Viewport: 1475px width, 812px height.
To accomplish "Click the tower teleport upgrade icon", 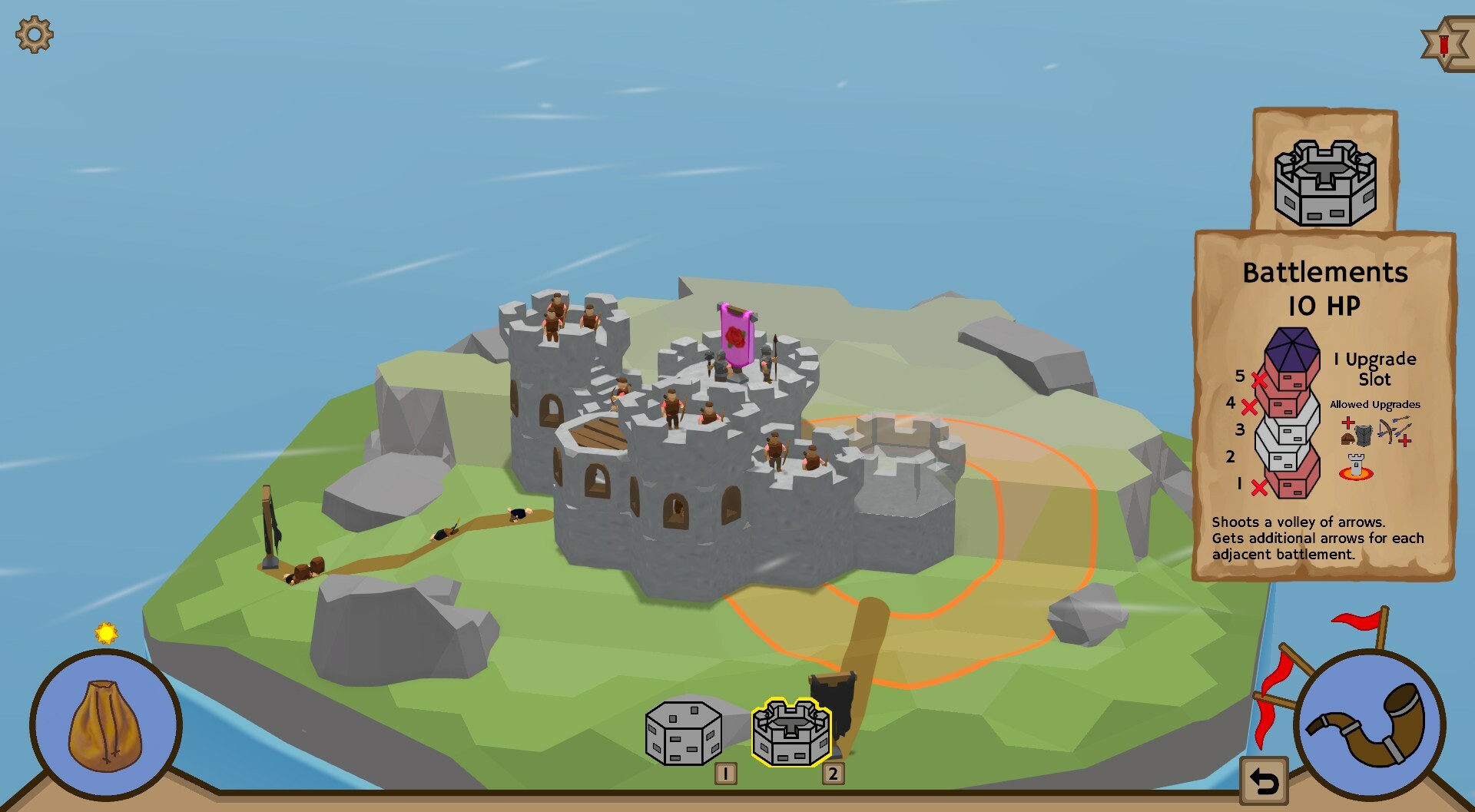I will [x=1357, y=467].
